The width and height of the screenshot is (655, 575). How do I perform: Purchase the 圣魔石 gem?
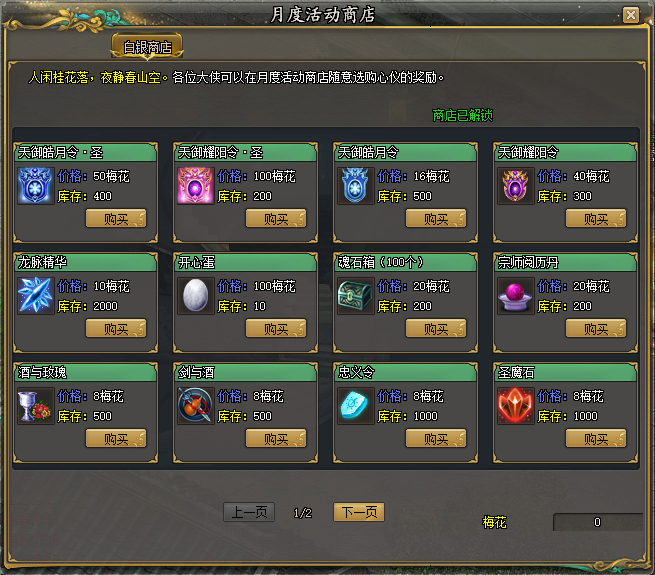pos(596,438)
